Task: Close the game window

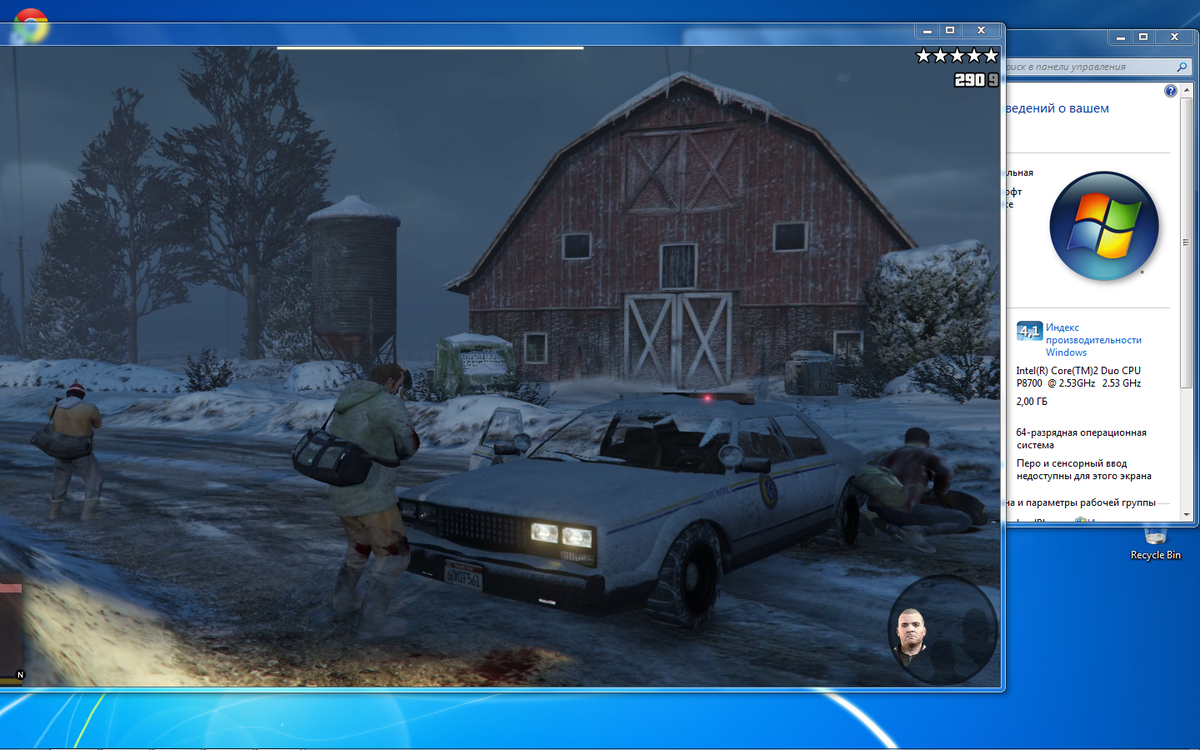Action: pos(982,31)
